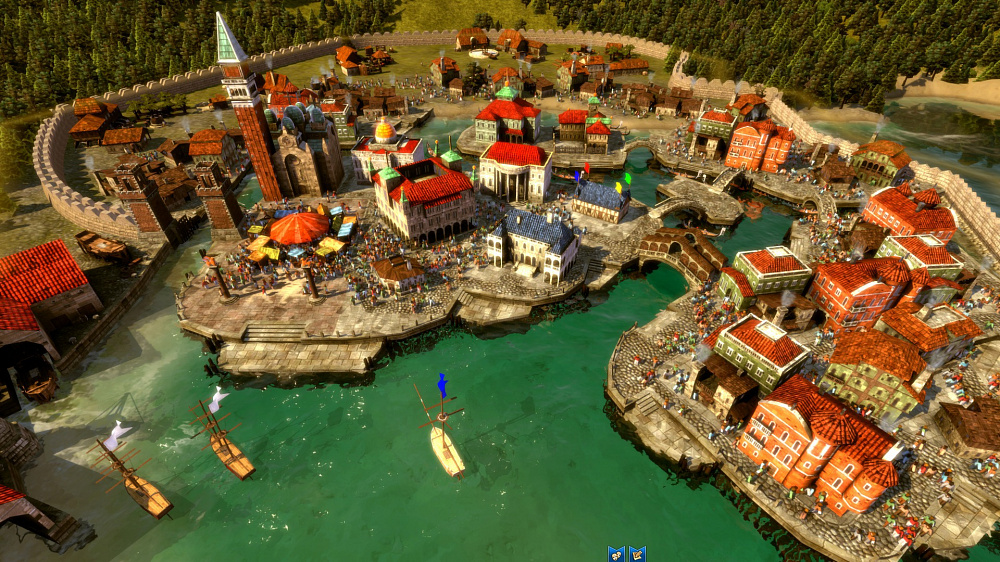The width and height of the screenshot is (1000, 562).
Task: Open the blue banner with gold coins
Action: click(616, 555)
